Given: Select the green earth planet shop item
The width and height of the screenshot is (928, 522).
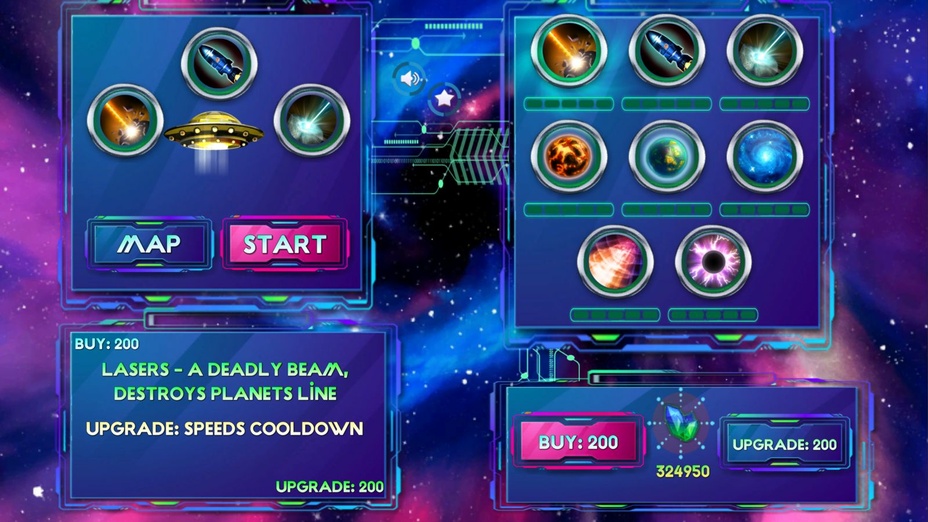Looking at the screenshot, I should tap(667, 156).
